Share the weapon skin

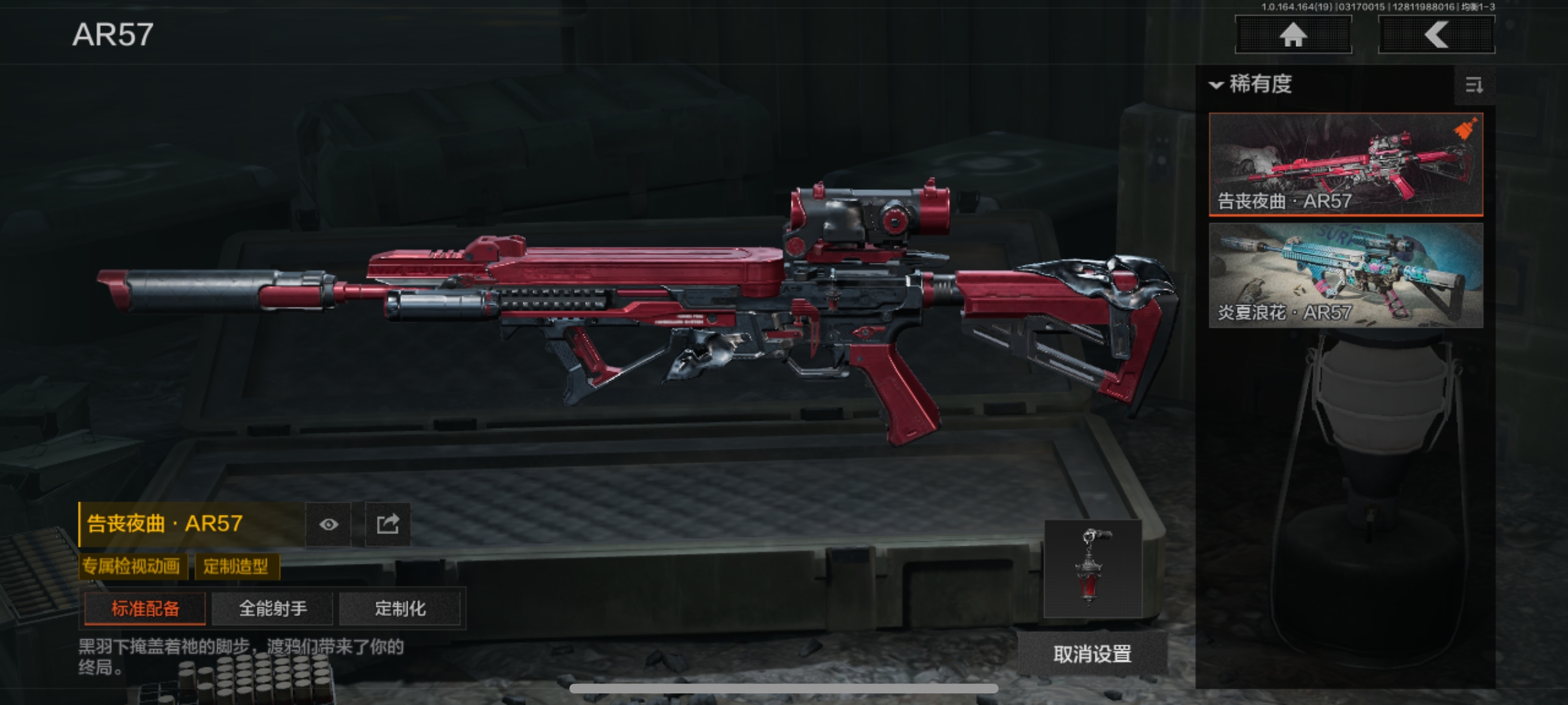[387, 524]
